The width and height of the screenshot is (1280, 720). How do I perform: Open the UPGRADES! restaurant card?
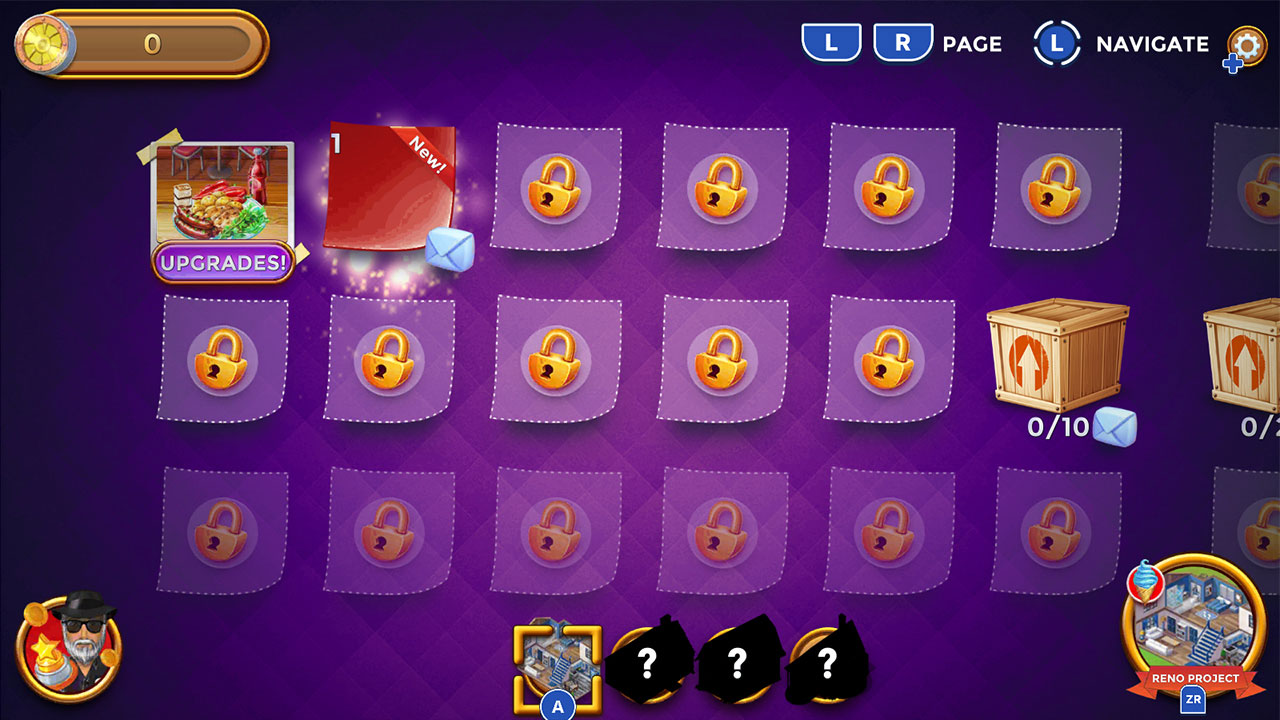[224, 200]
